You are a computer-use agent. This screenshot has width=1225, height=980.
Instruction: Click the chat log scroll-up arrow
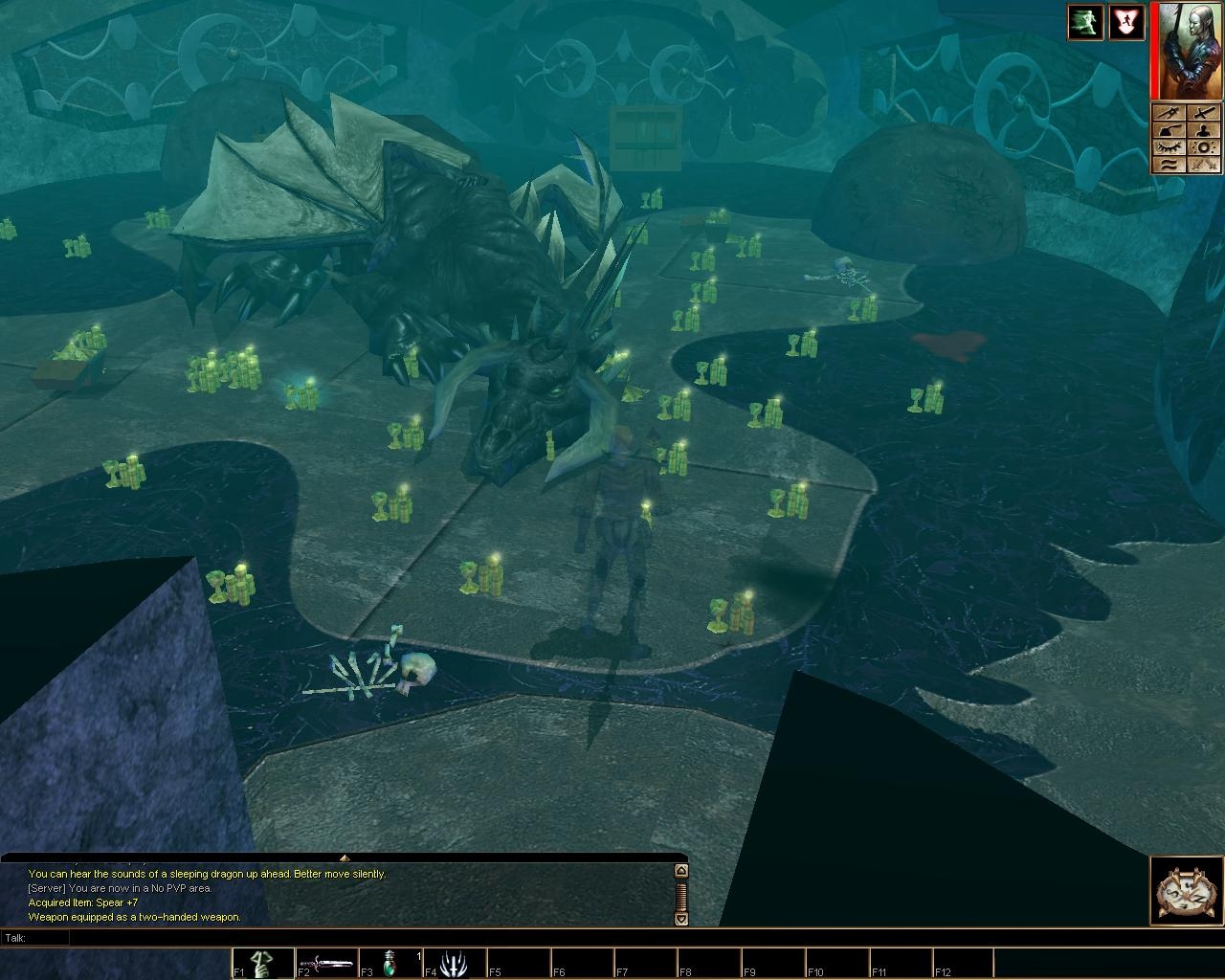pos(681,871)
